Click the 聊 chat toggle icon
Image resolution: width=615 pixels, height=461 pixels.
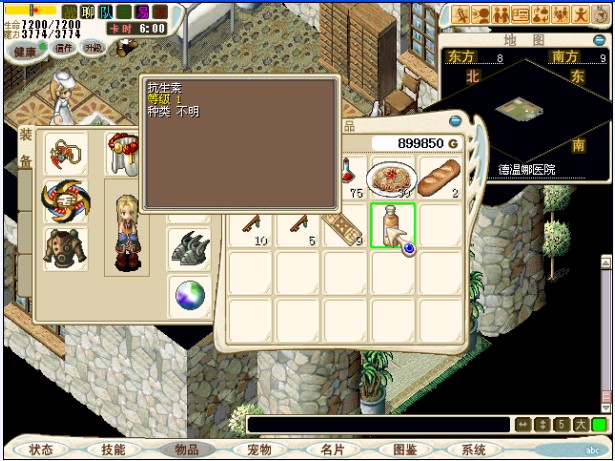coord(87,11)
